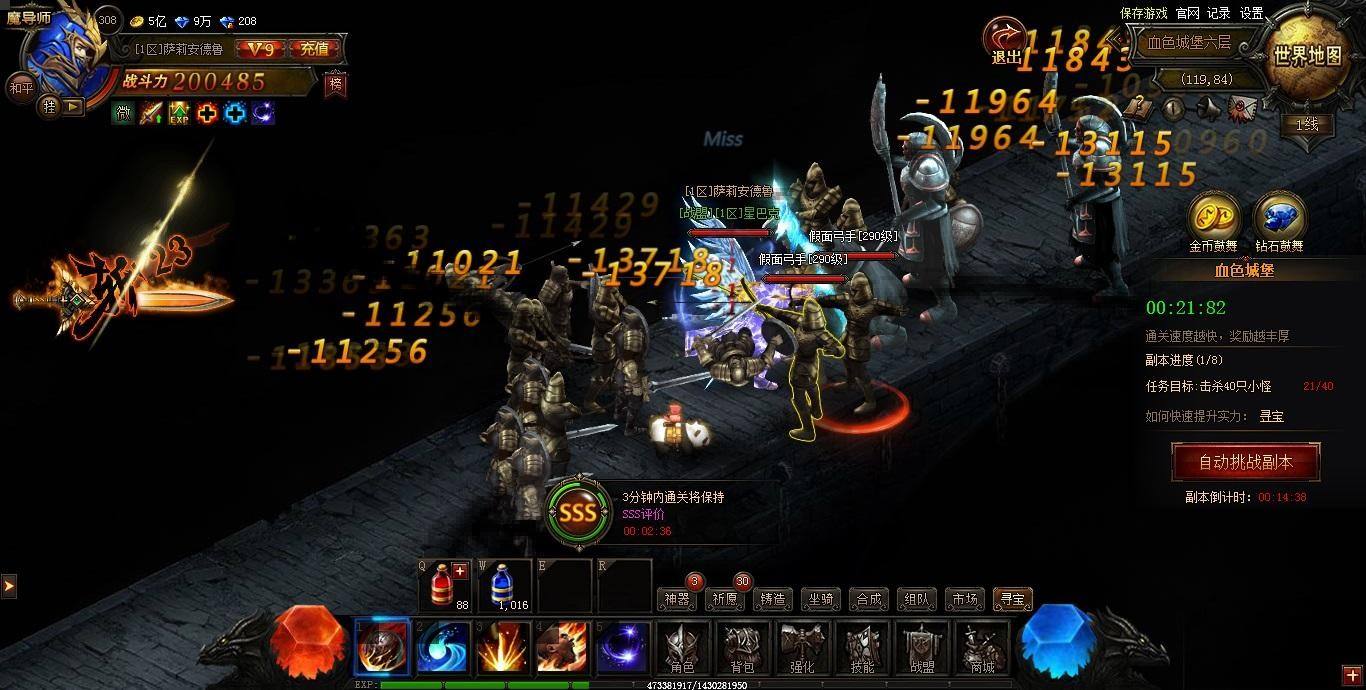Open the 角色 character panel

682,648
